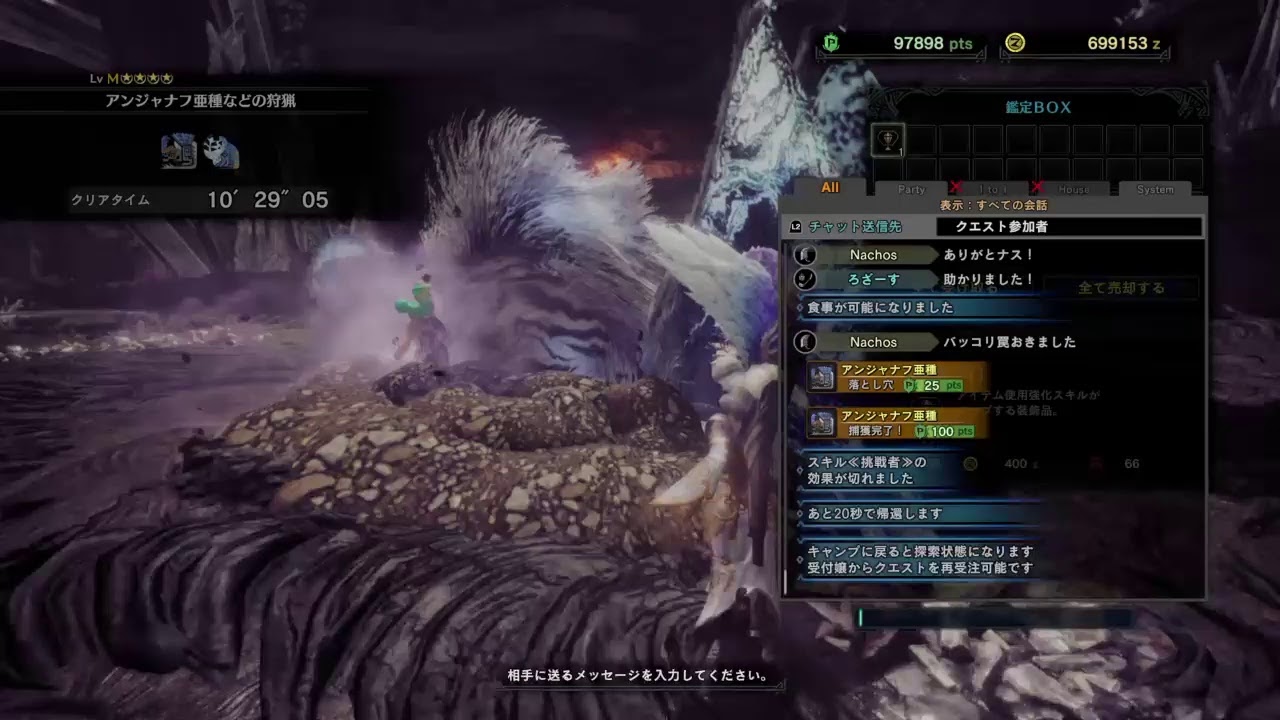This screenshot has width=1280, height=720.
Task: Select Nachos' ありがとナス！ chat message
Action: [x=988, y=255]
